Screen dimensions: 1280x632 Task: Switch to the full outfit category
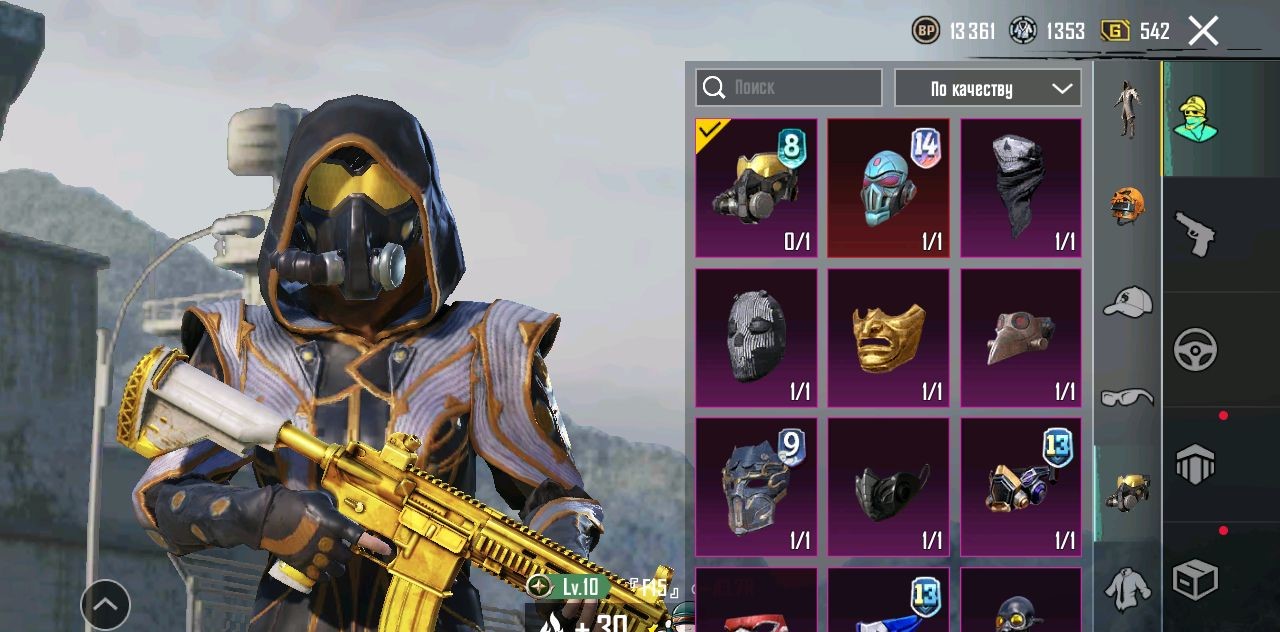pyautogui.click(x=1127, y=110)
